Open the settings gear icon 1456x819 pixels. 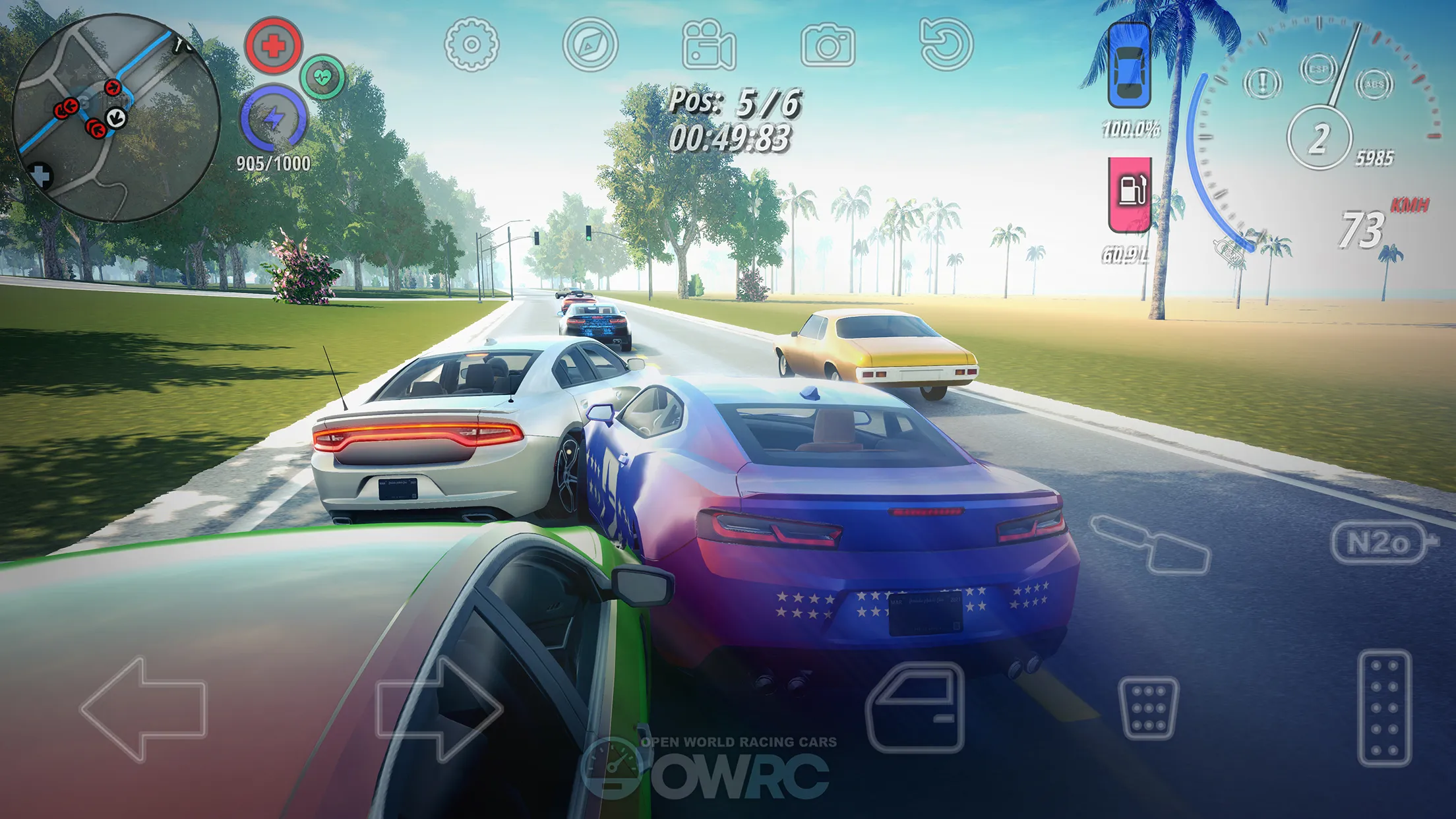(471, 45)
